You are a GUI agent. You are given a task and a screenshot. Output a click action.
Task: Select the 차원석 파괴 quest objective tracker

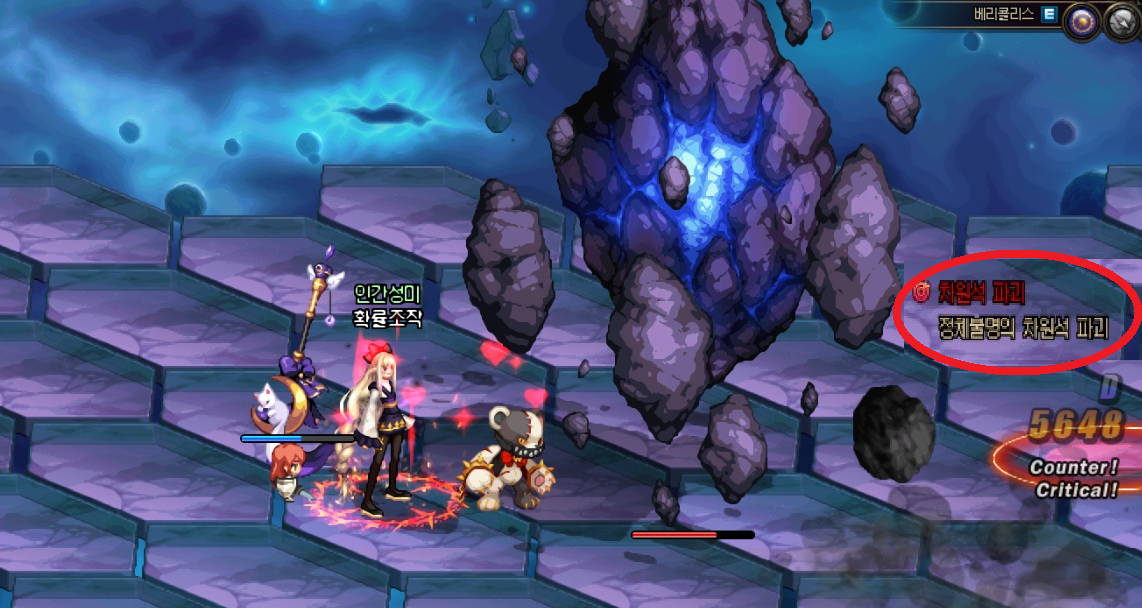(x=1015, y=311)
